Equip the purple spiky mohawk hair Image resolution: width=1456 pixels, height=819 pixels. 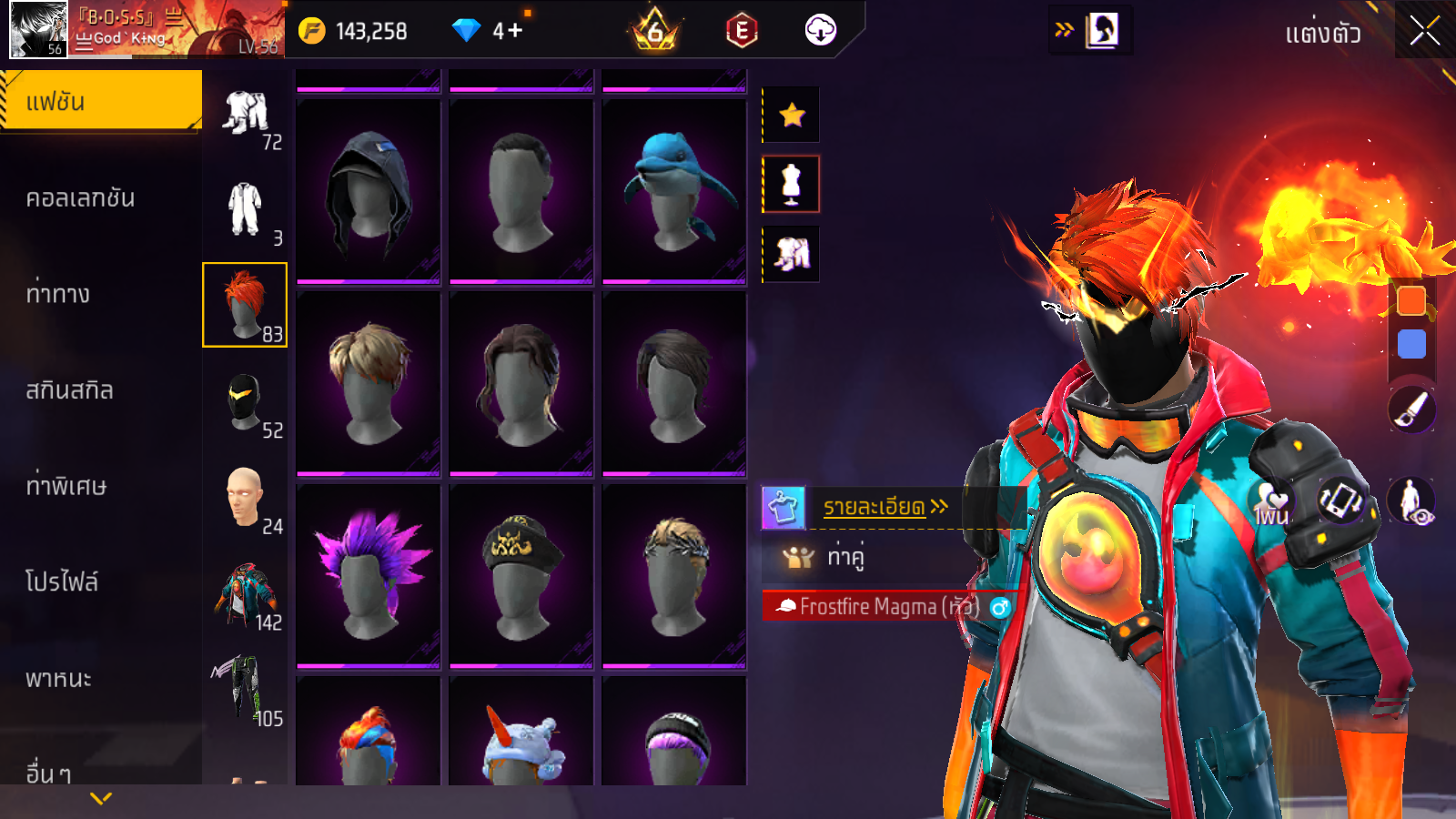tap(369, 574)
